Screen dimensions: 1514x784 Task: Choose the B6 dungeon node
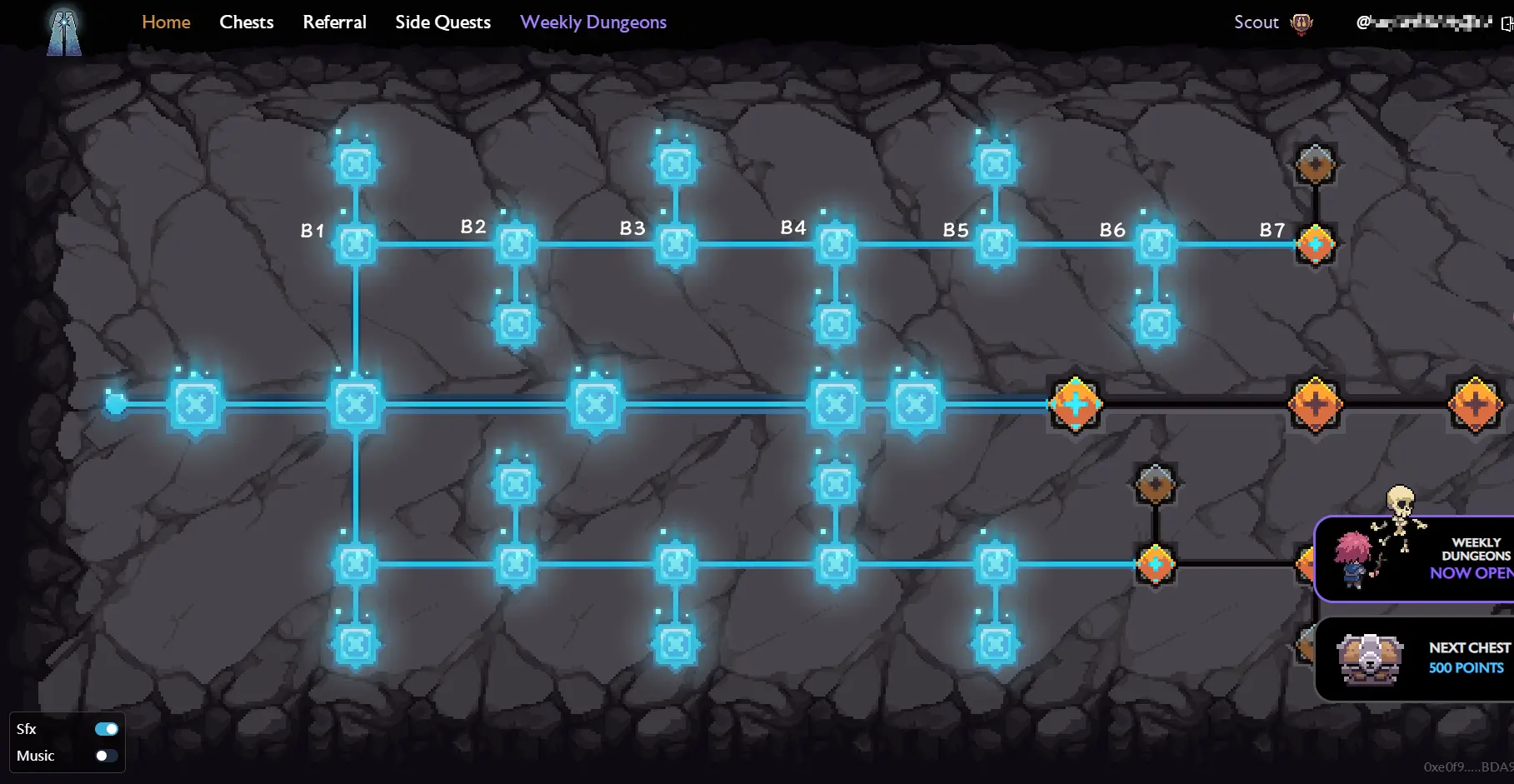[1156, 244]
